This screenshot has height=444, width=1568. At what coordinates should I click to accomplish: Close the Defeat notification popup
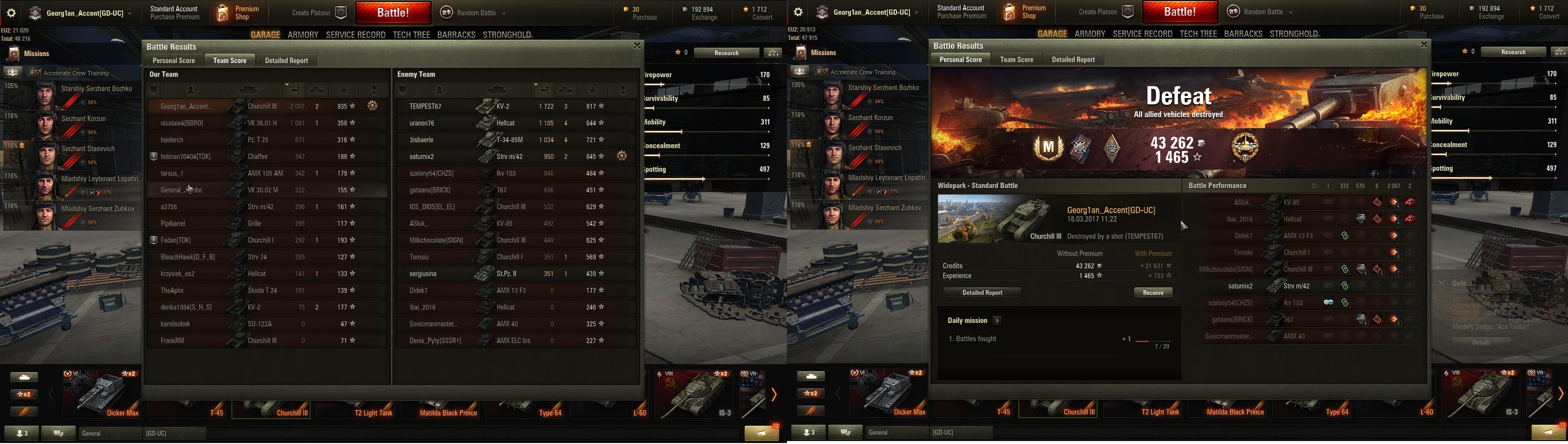(x=1442, y=283)
